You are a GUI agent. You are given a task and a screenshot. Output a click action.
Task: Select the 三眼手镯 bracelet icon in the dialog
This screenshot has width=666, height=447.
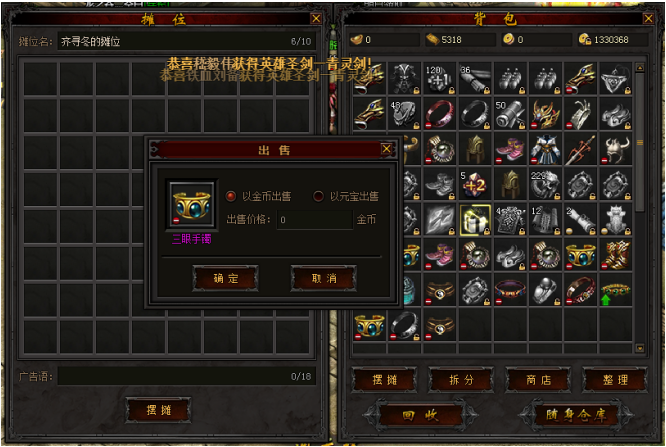click(191, 205)
